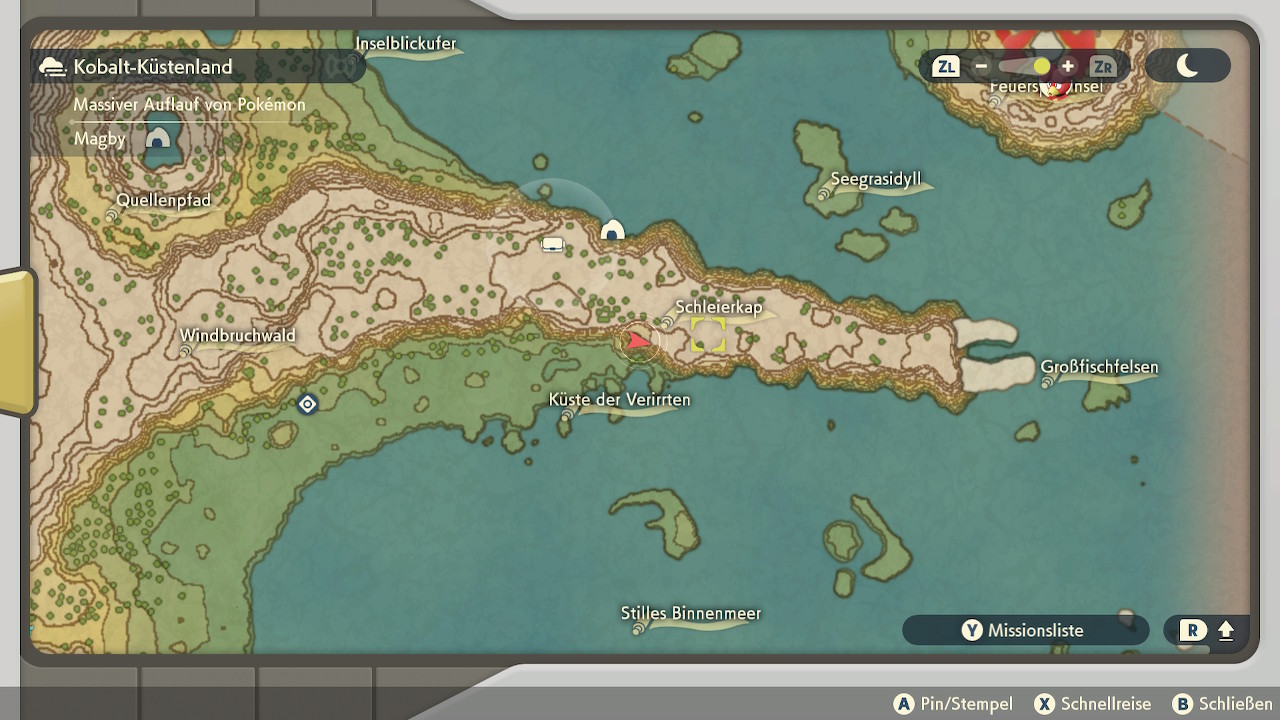Select the Magby mass outbreak icon
The image size is (1280, 720).
(157, 138)
